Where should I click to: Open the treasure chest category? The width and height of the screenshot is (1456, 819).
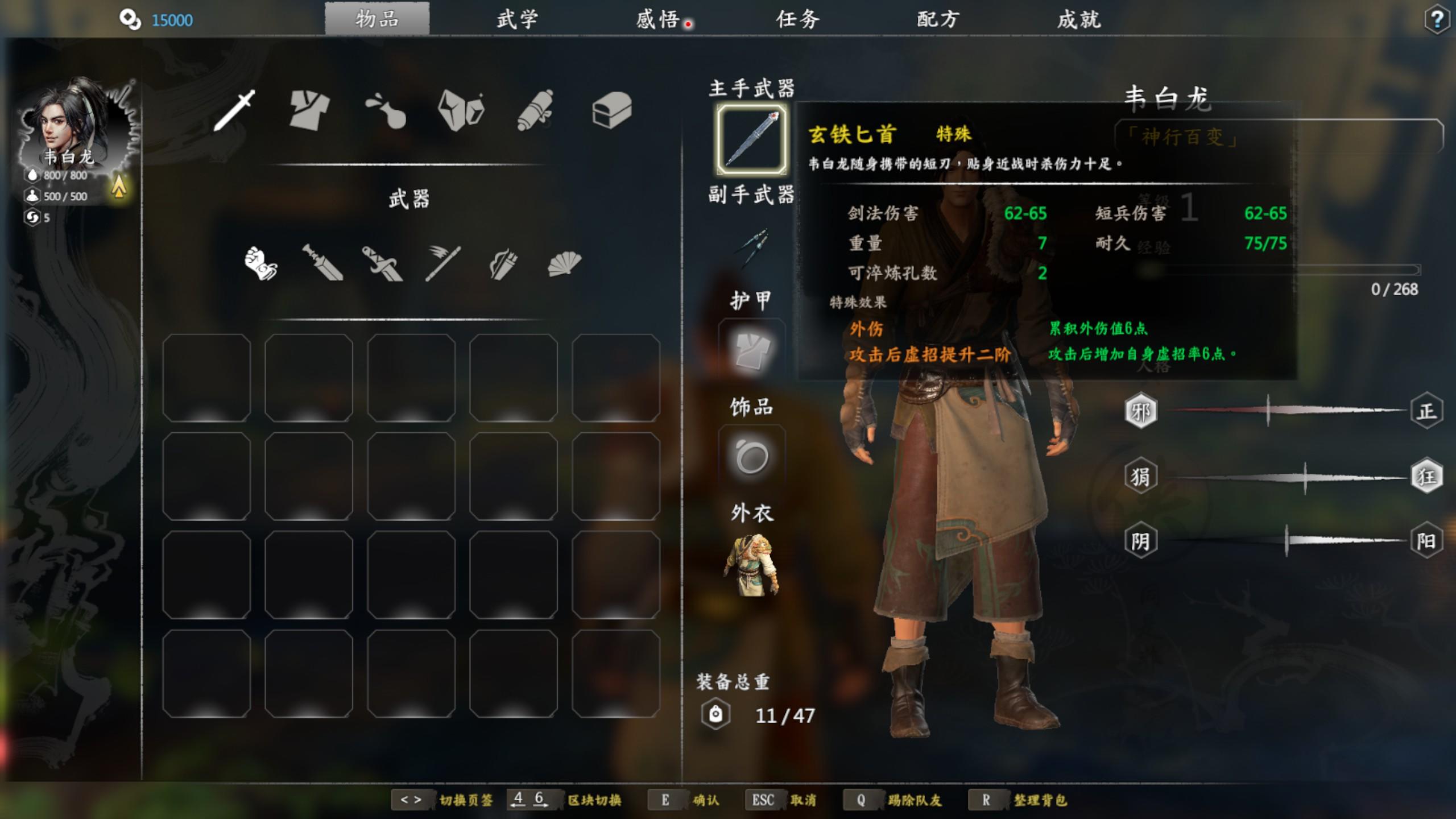(x=611, y=110)
